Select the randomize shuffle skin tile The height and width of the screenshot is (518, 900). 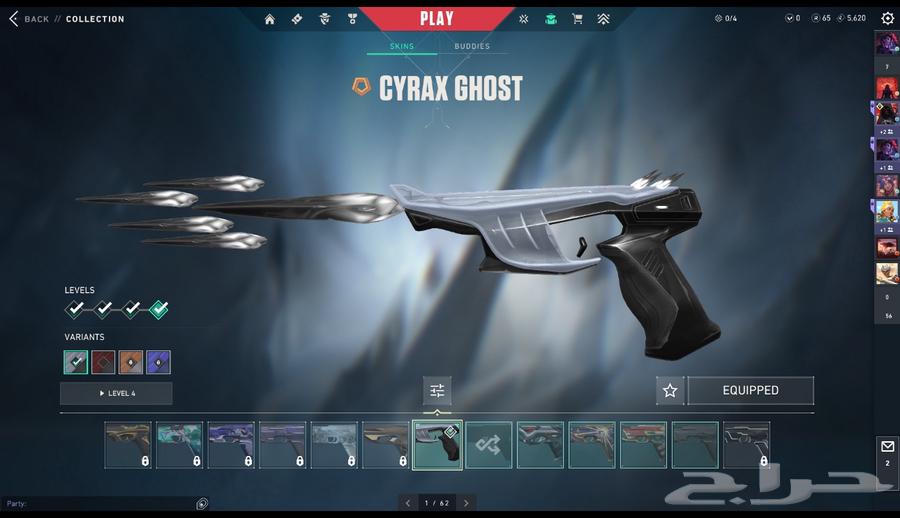coord(489,445)
